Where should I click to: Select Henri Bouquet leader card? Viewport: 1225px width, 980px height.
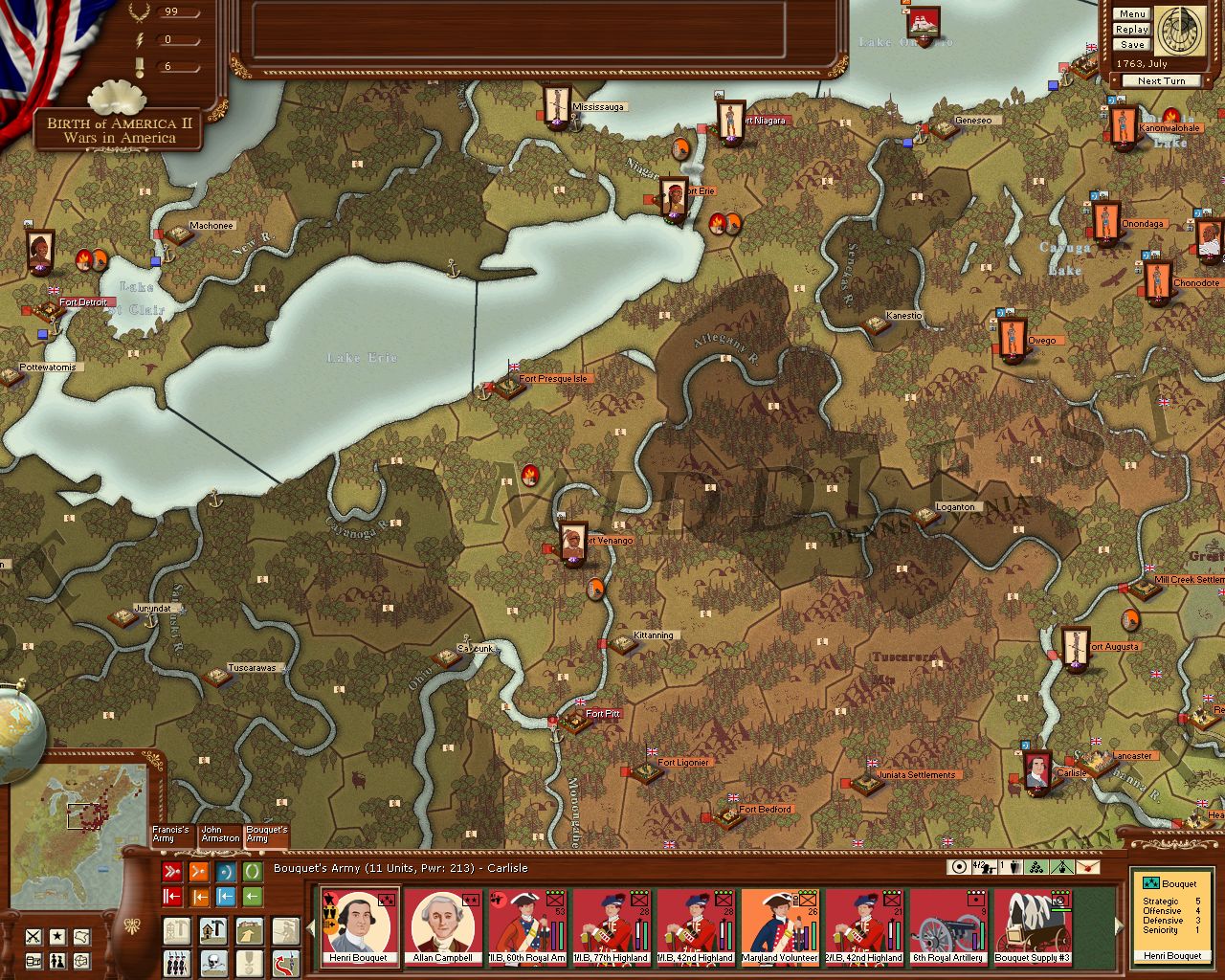click(359, 926)
